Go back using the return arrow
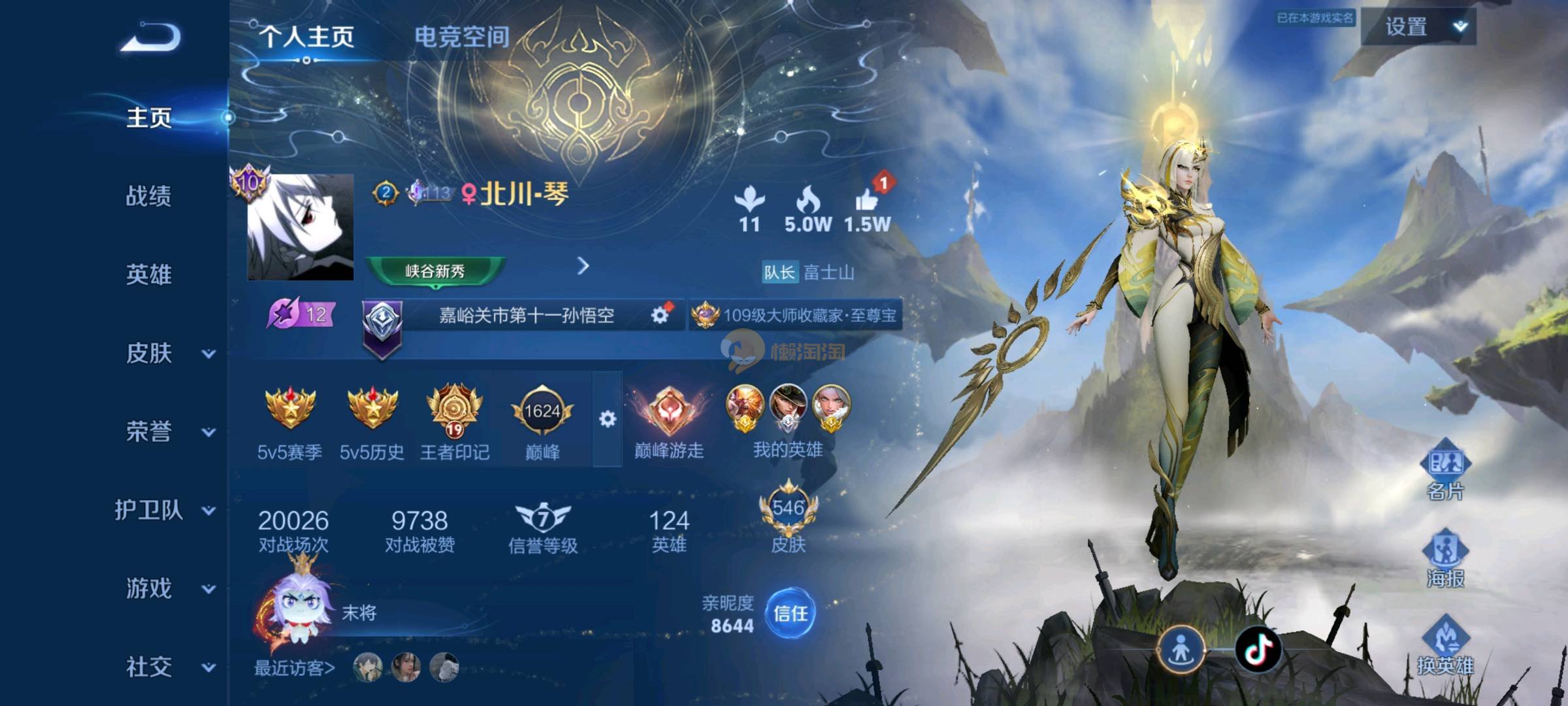The width and height of the screenshot is (1568, 706). pos(150,37)
